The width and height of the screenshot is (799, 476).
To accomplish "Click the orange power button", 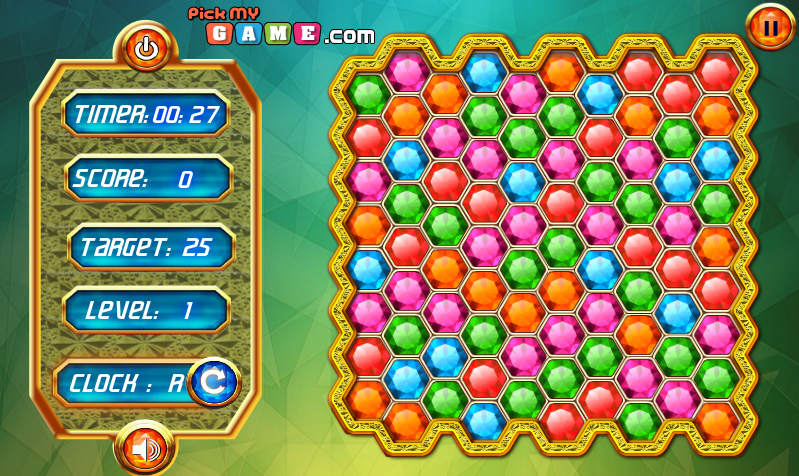I will (x=146, y=47).
